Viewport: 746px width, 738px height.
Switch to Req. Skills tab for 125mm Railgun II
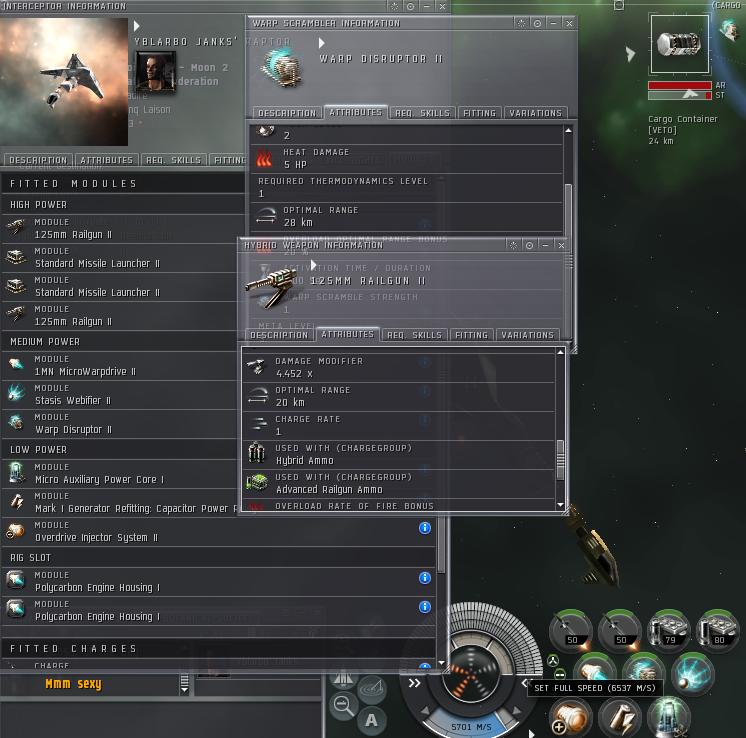tap(414, 335)
